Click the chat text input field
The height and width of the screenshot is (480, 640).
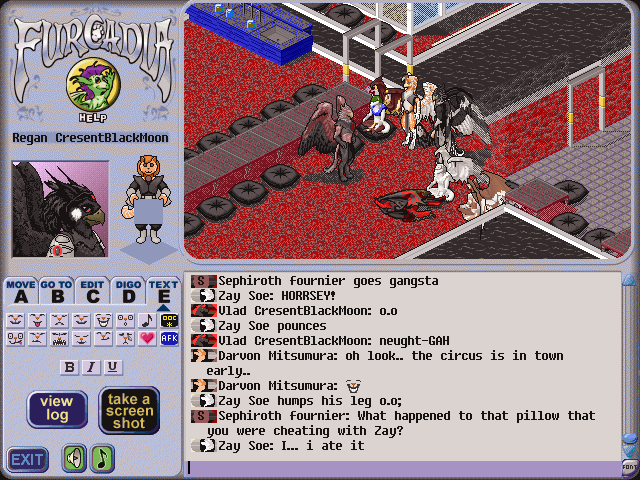pos(400,467)
